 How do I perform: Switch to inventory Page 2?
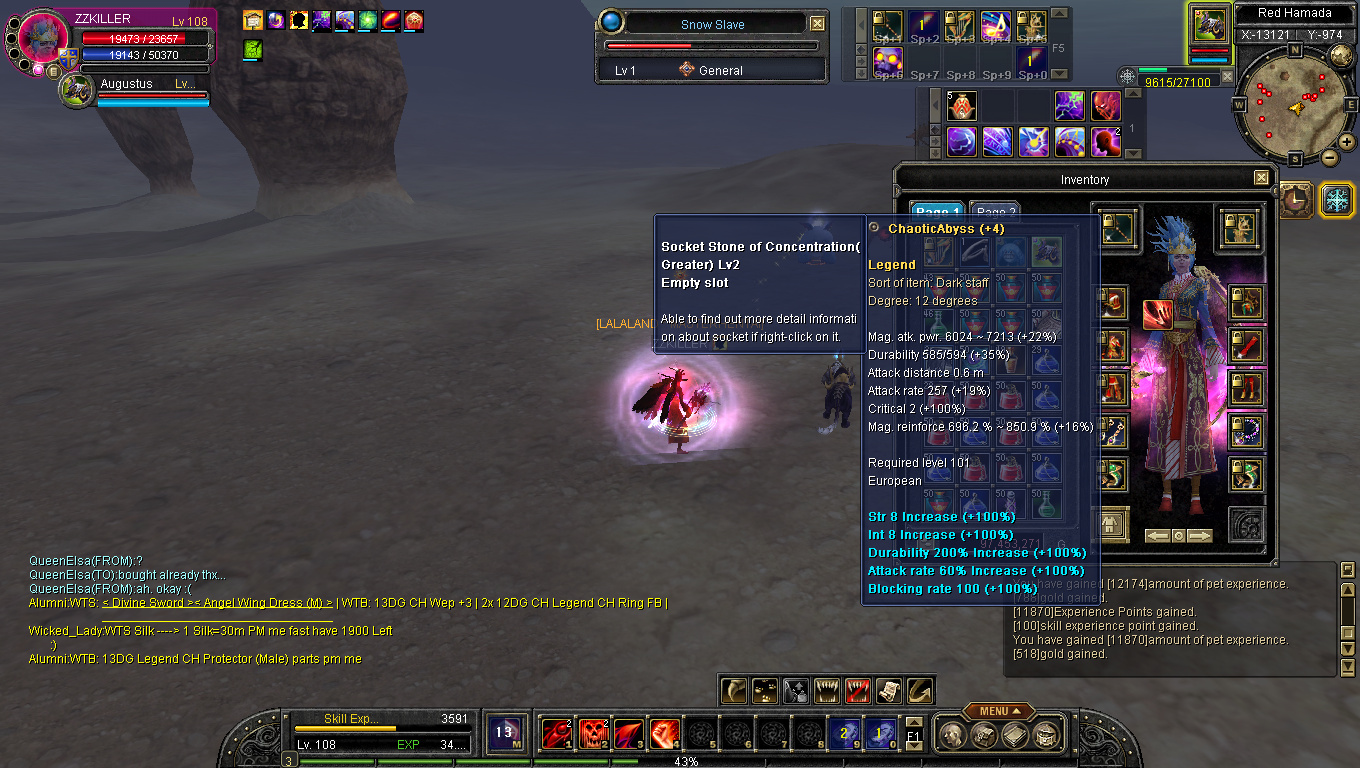pyautogui.click(x=995, y=213)
